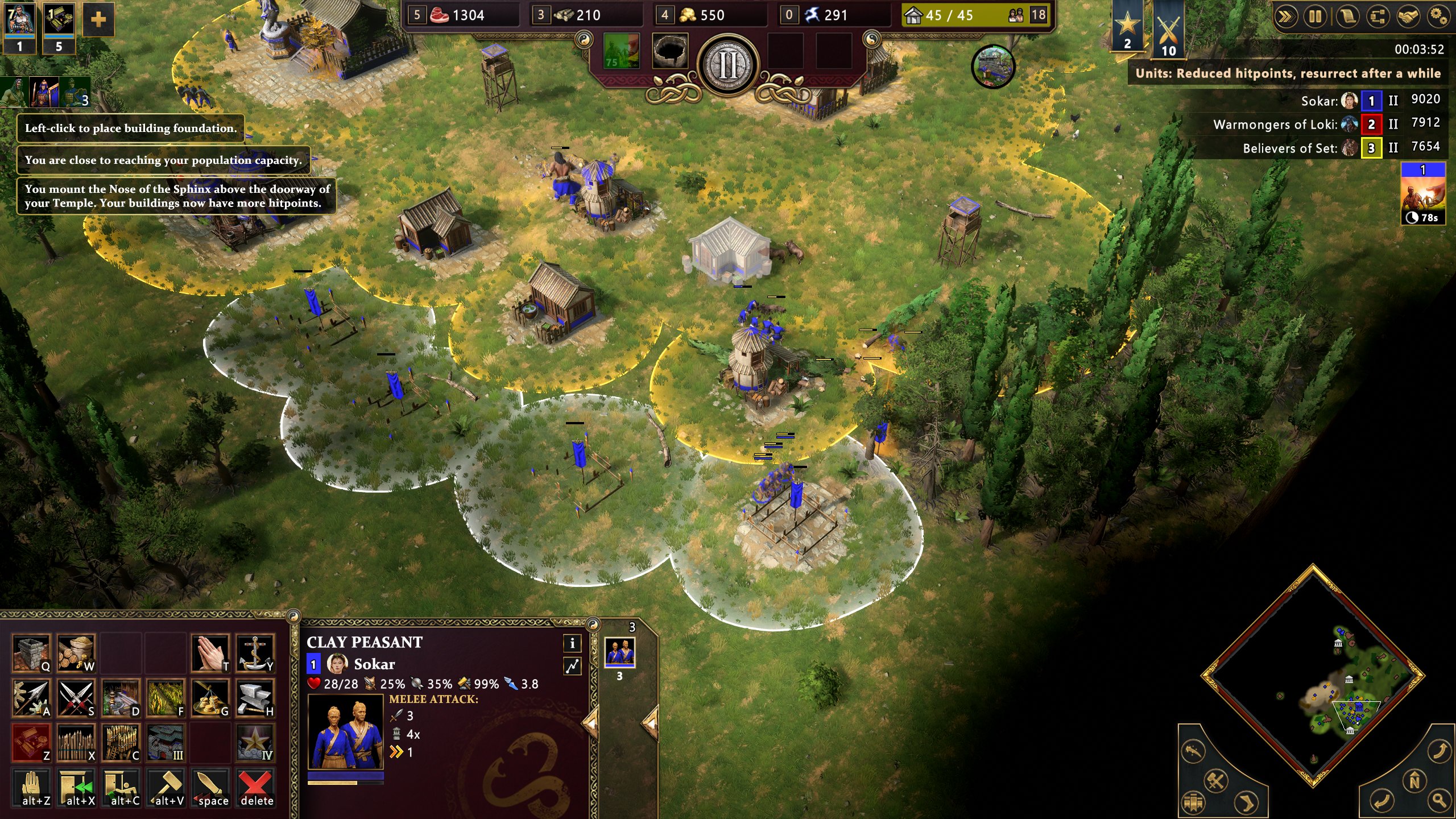This screenshot has width=1456, height=819.
Task: Select the gold coins market icon
Action: coord(210,697)
